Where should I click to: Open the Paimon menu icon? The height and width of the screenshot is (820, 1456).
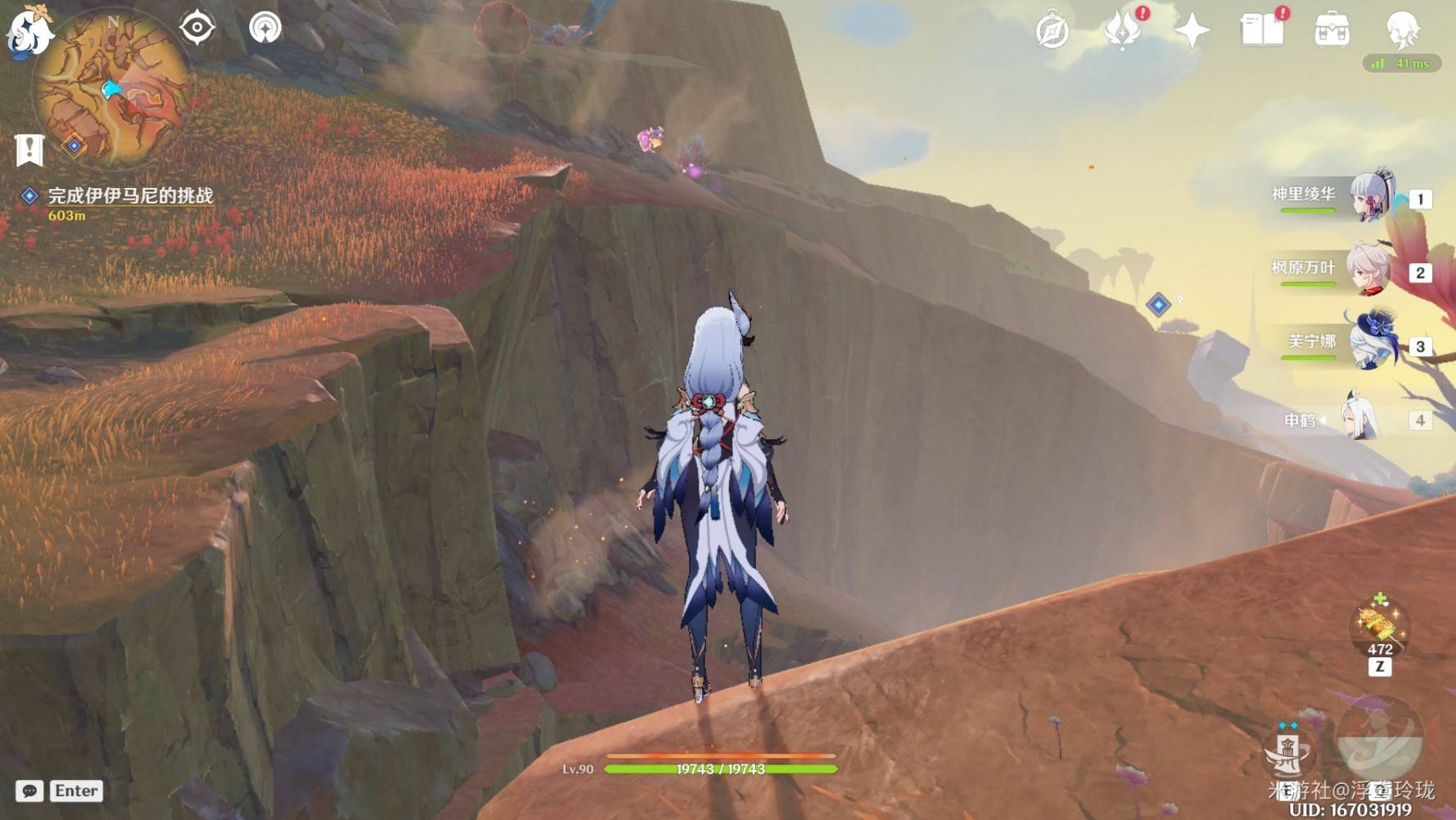(29, 33)
